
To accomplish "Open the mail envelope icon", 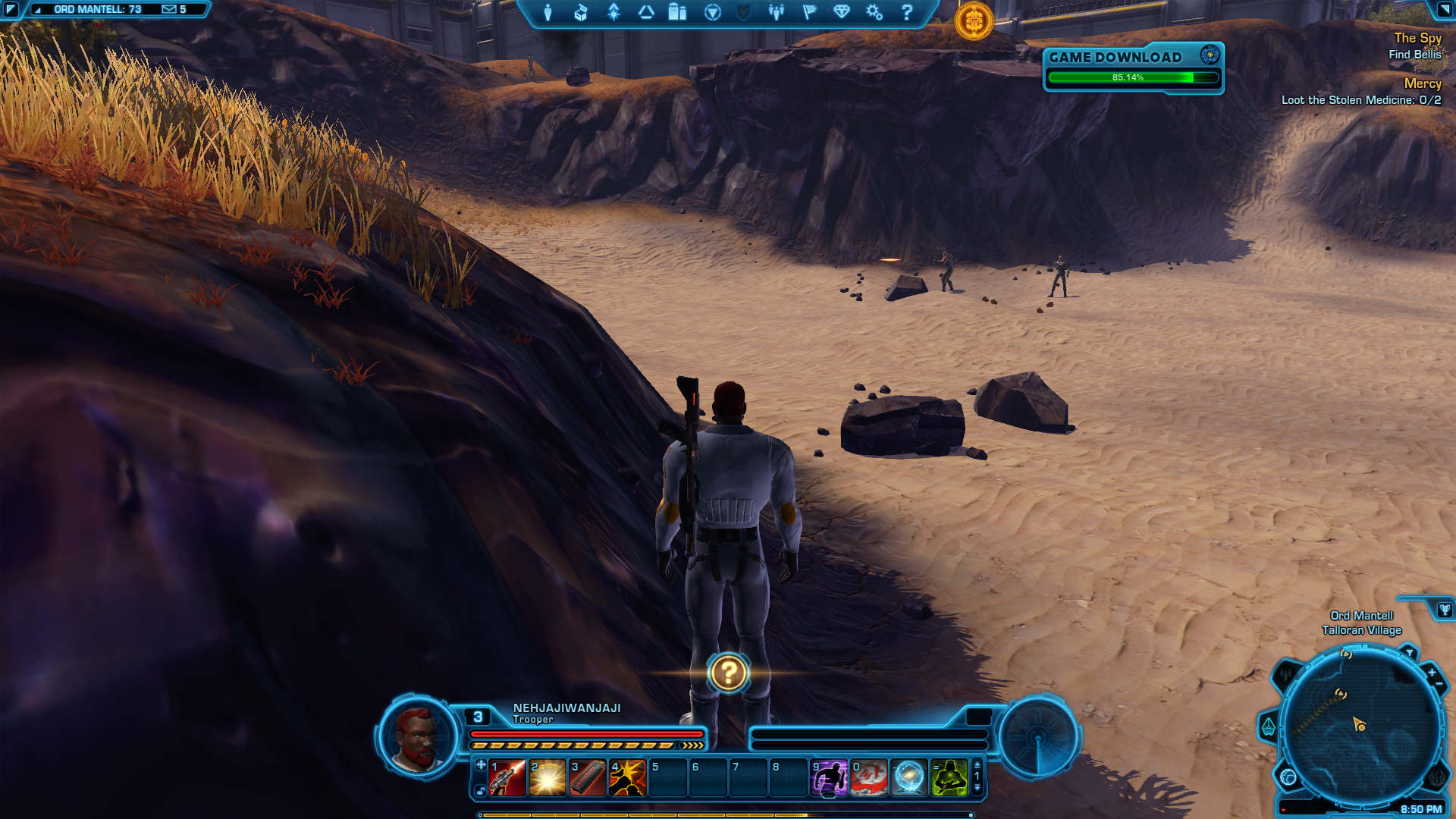I will tap(169, 9).
